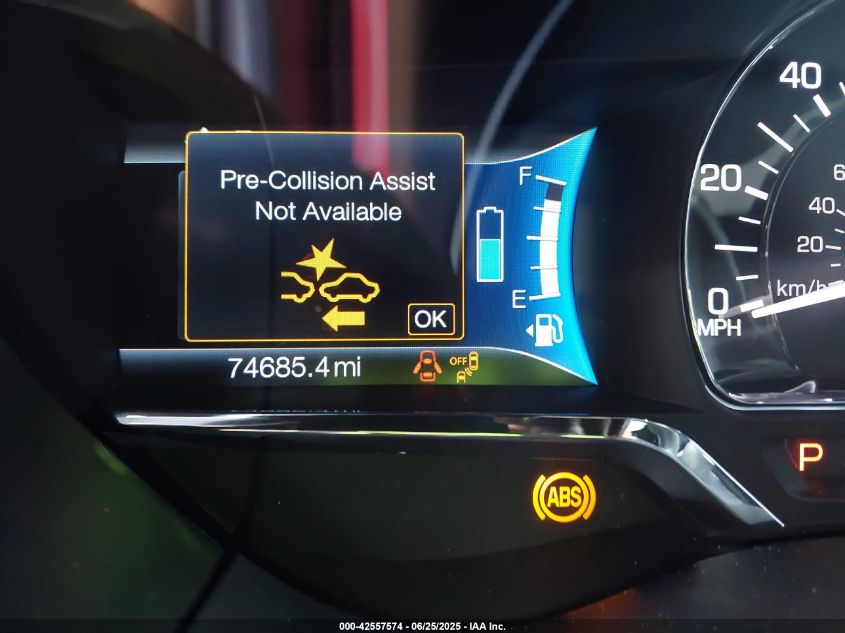Confirm the Pre-Collision Assist message with OK
The height and width of the screenshot is (633, 845).
(431, 318)
